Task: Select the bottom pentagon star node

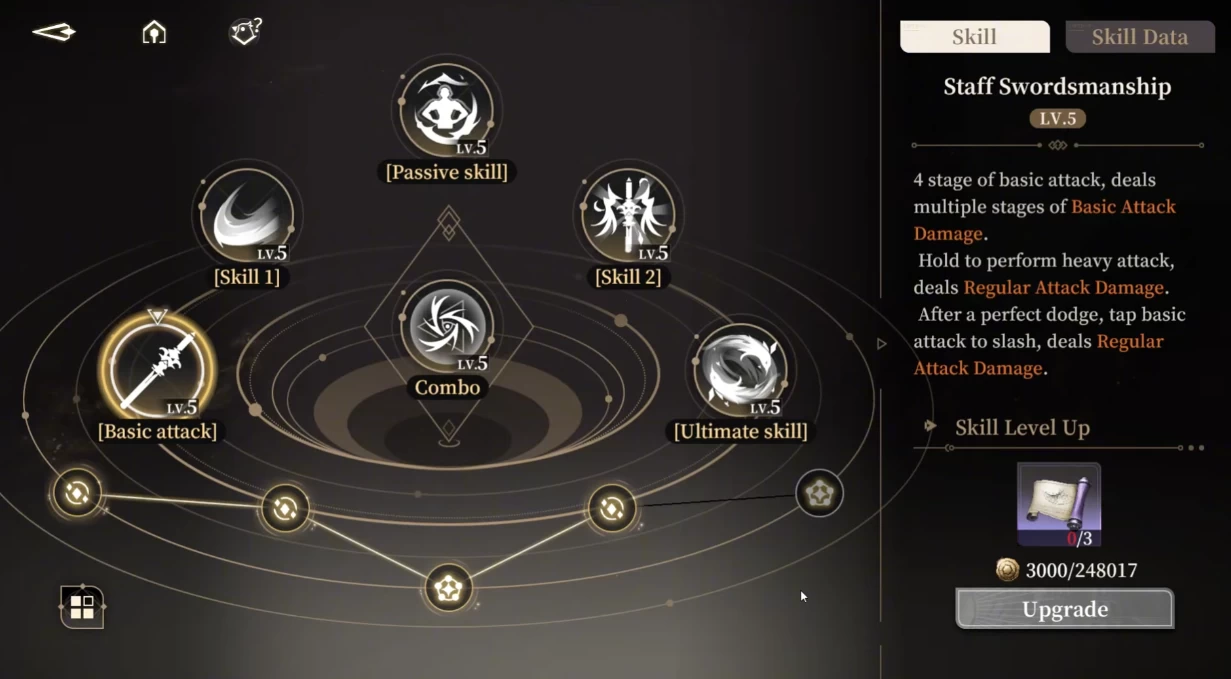Action: pos(448,588)
